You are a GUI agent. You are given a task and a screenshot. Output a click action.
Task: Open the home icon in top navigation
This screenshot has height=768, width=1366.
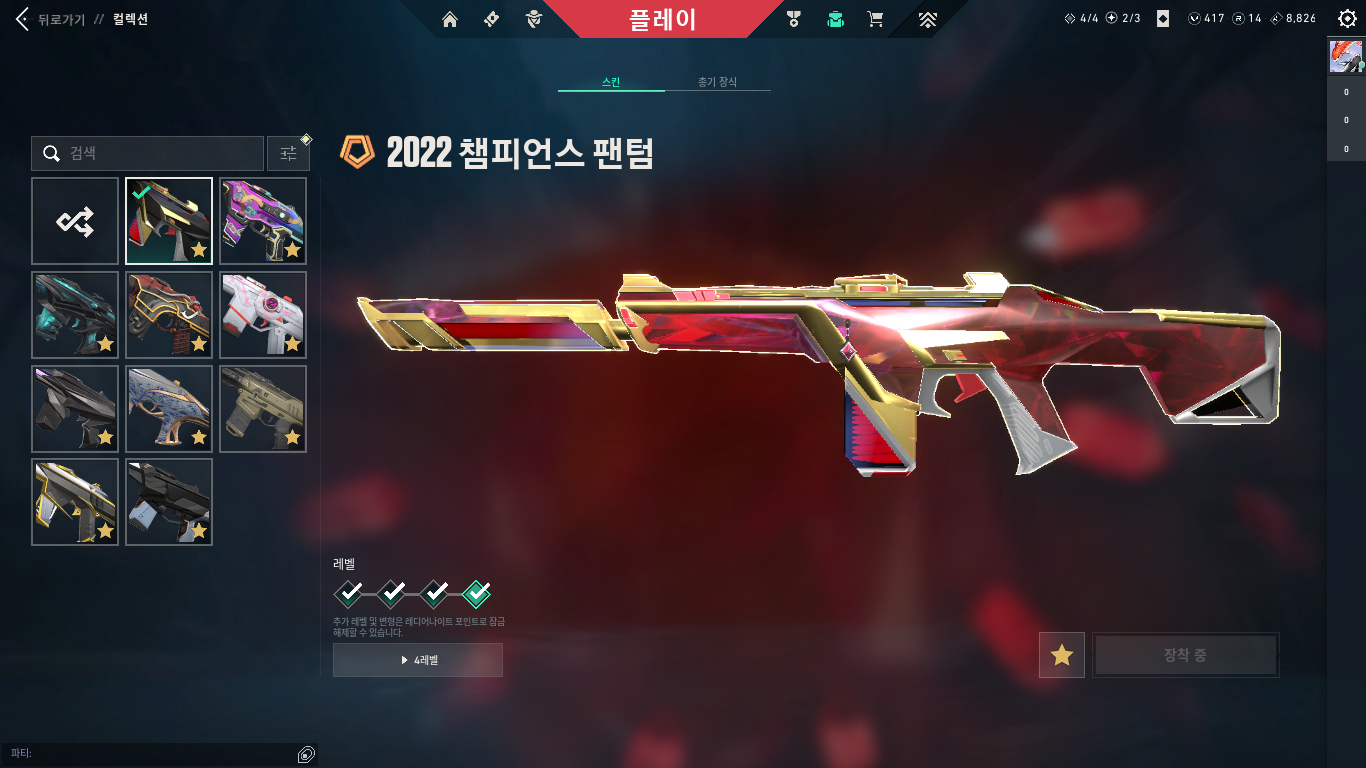tap(450, 19)
